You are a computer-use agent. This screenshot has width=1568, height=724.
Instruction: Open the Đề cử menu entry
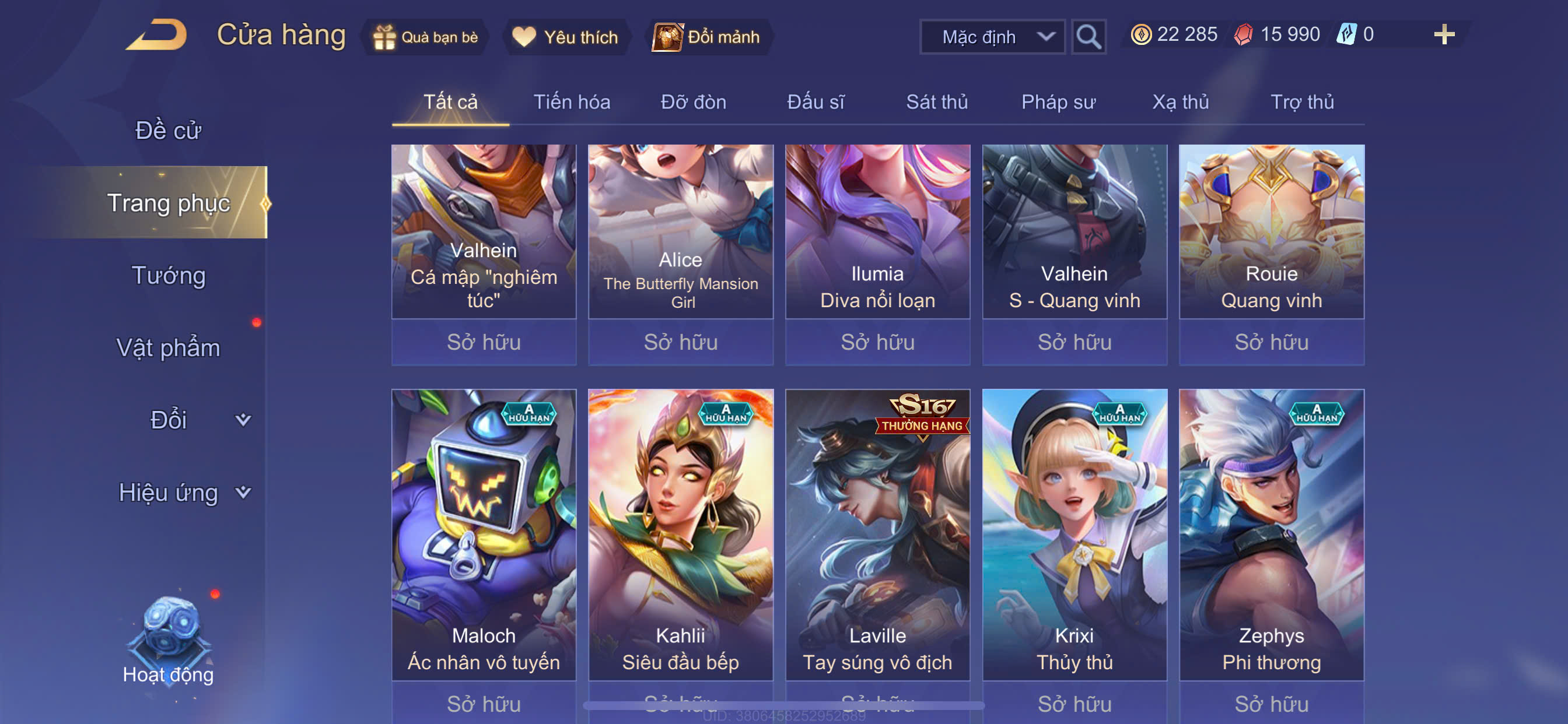click(168, 130)
